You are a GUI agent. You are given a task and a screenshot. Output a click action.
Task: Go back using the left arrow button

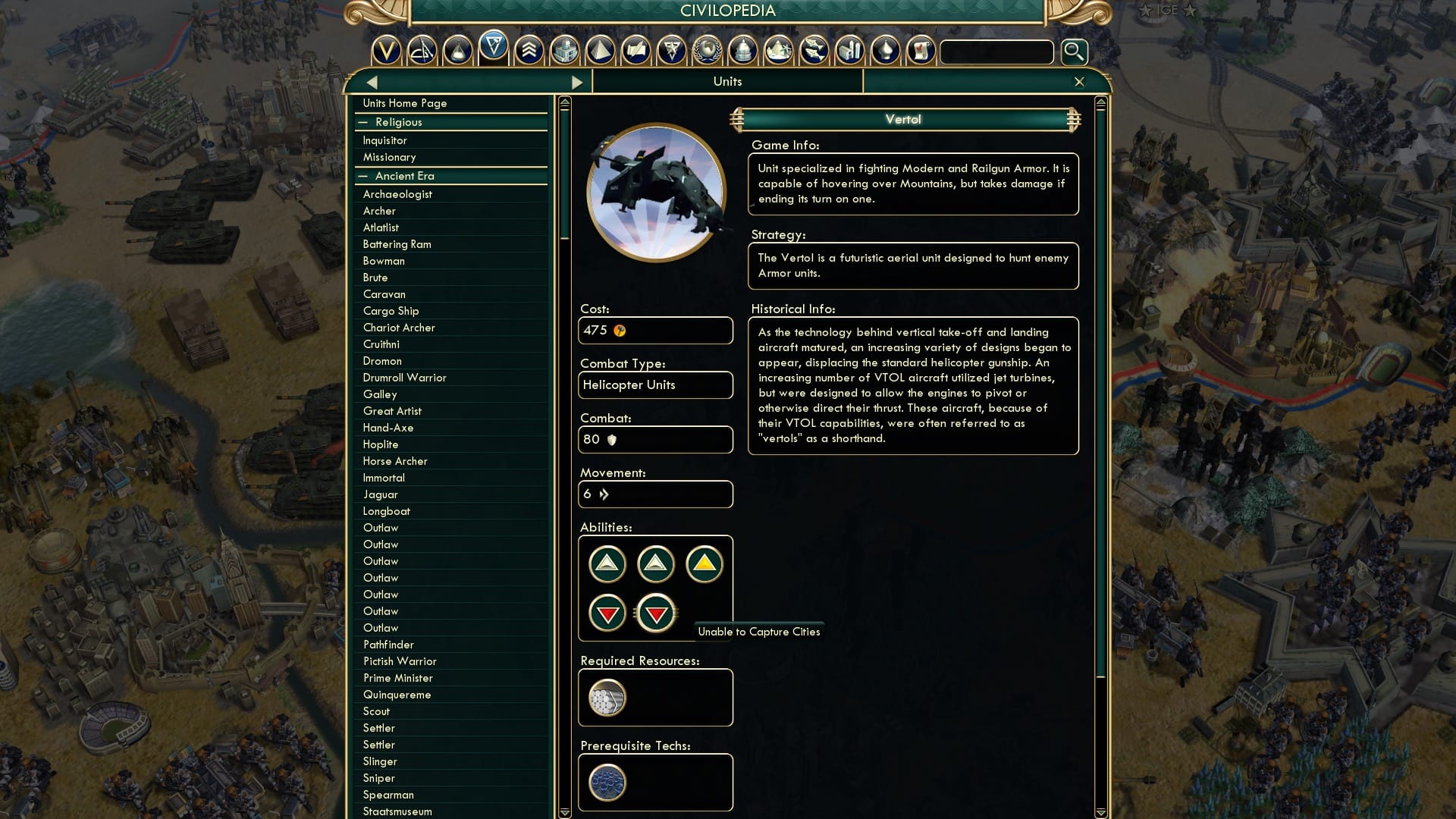(x=372, y=81)
